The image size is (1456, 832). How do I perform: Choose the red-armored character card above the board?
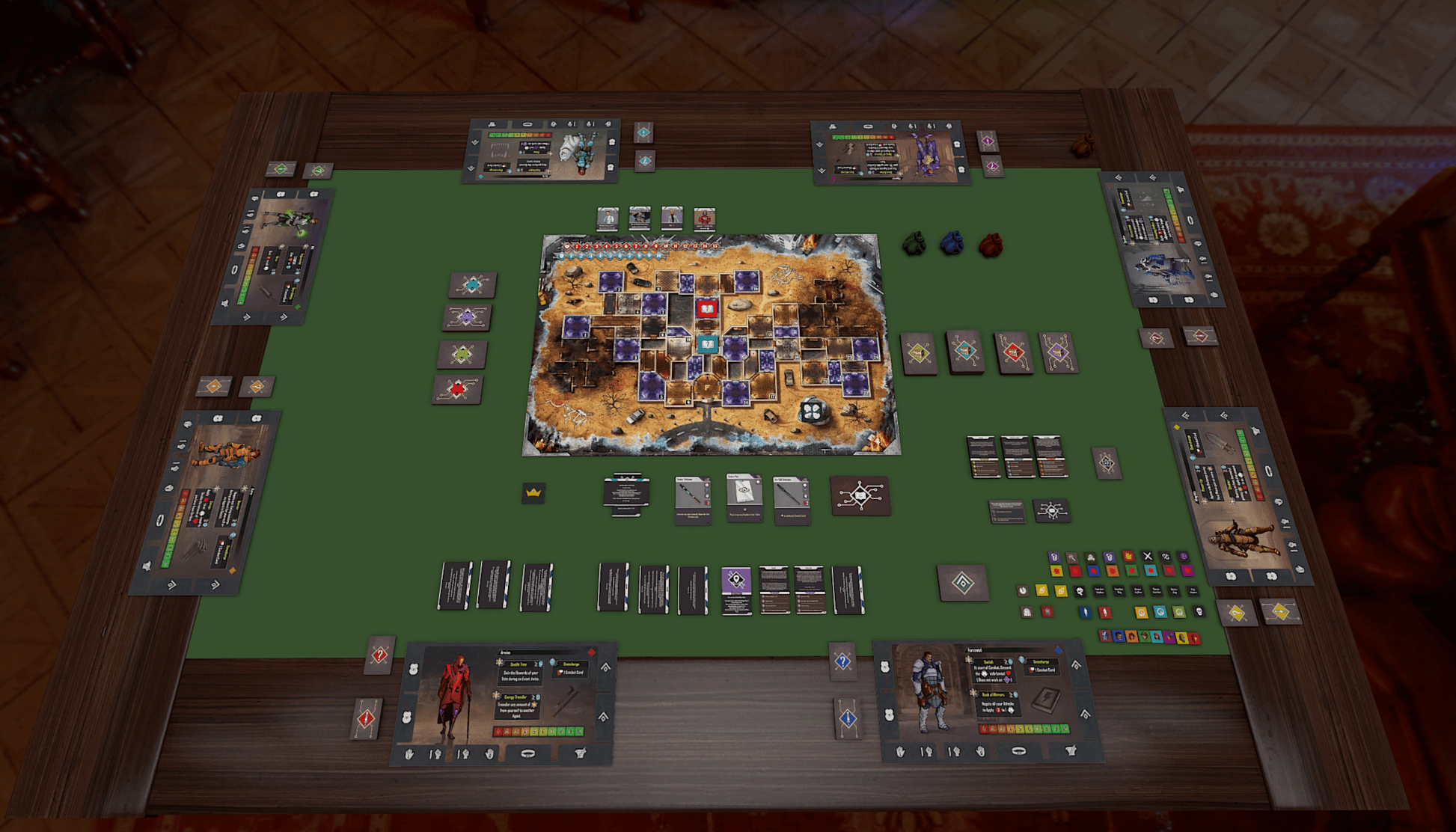[x=704, y=218]
